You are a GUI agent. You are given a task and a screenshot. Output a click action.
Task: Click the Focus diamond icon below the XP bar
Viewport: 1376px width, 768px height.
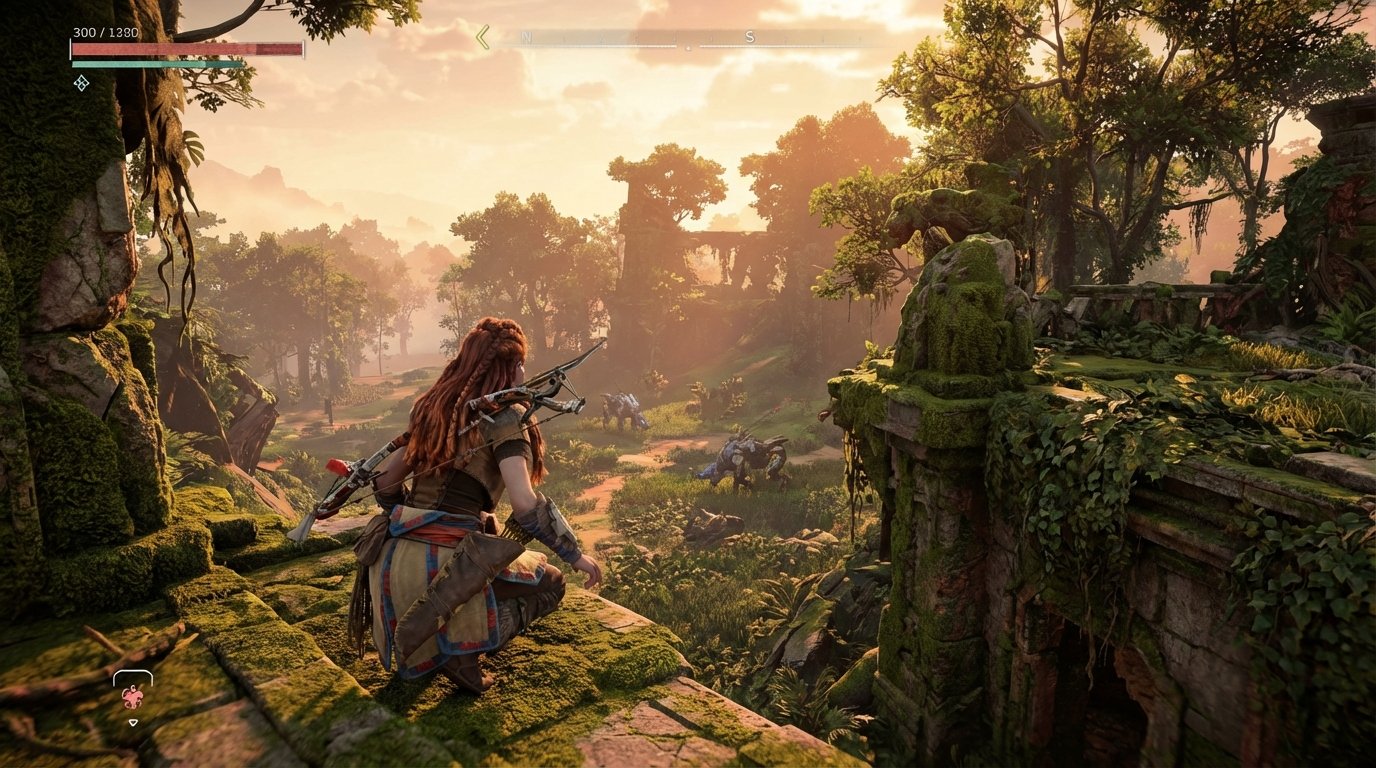(83, 83)
